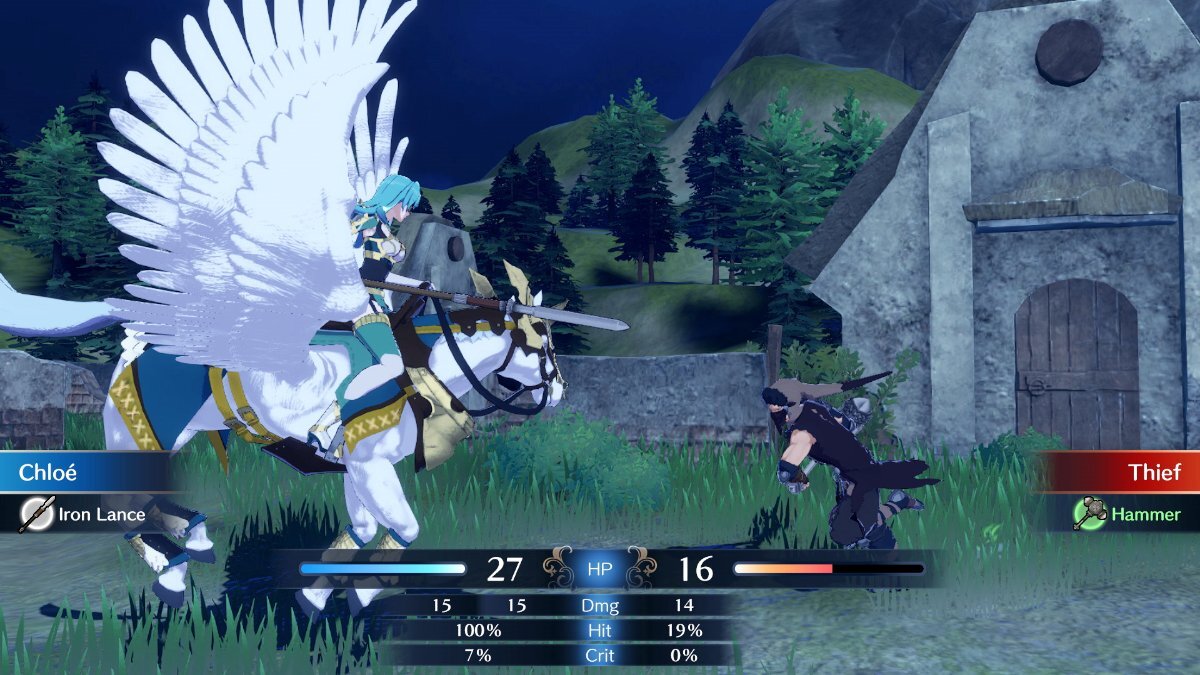Select Chloé's Iron Lance weapon icon
Screen dimensions: 1200x675
coord(37,515)
